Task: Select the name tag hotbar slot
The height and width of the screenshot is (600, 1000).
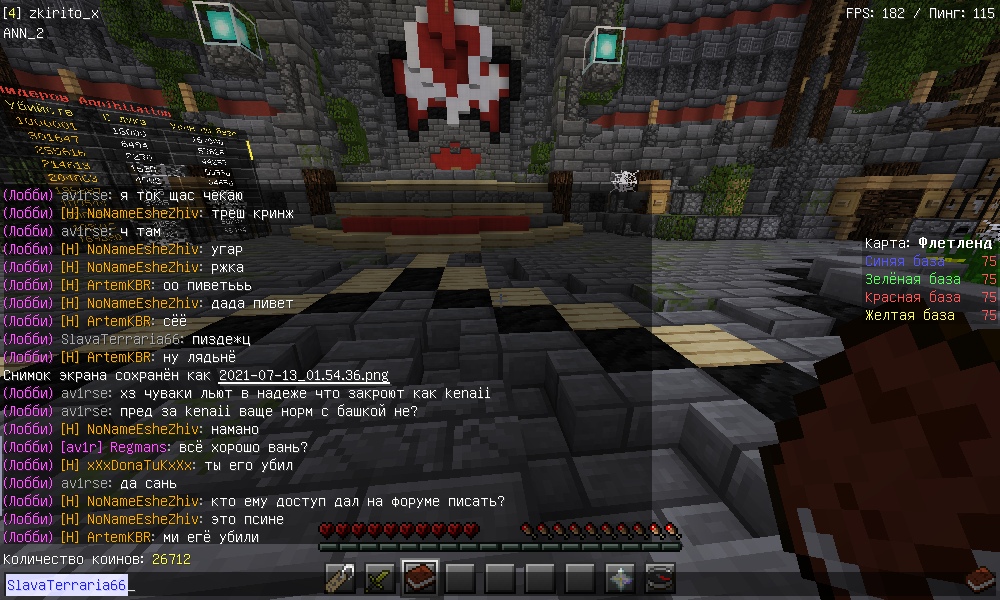Action: 340,578
